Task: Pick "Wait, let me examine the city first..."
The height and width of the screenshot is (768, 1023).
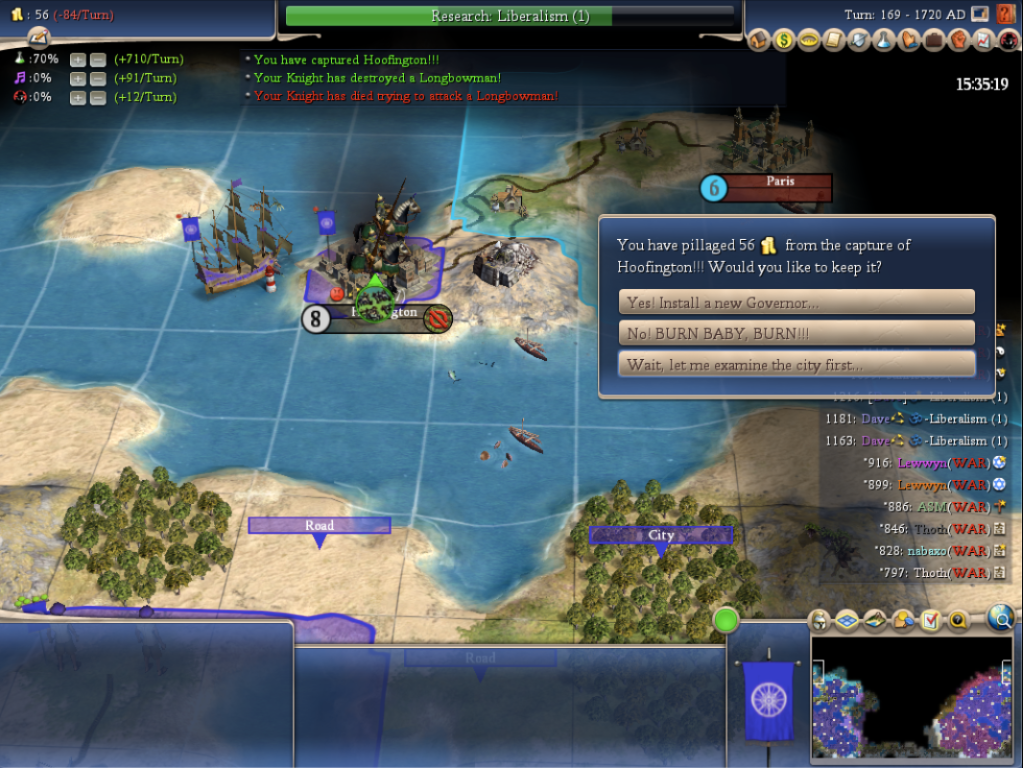Action: pos(796,364)
